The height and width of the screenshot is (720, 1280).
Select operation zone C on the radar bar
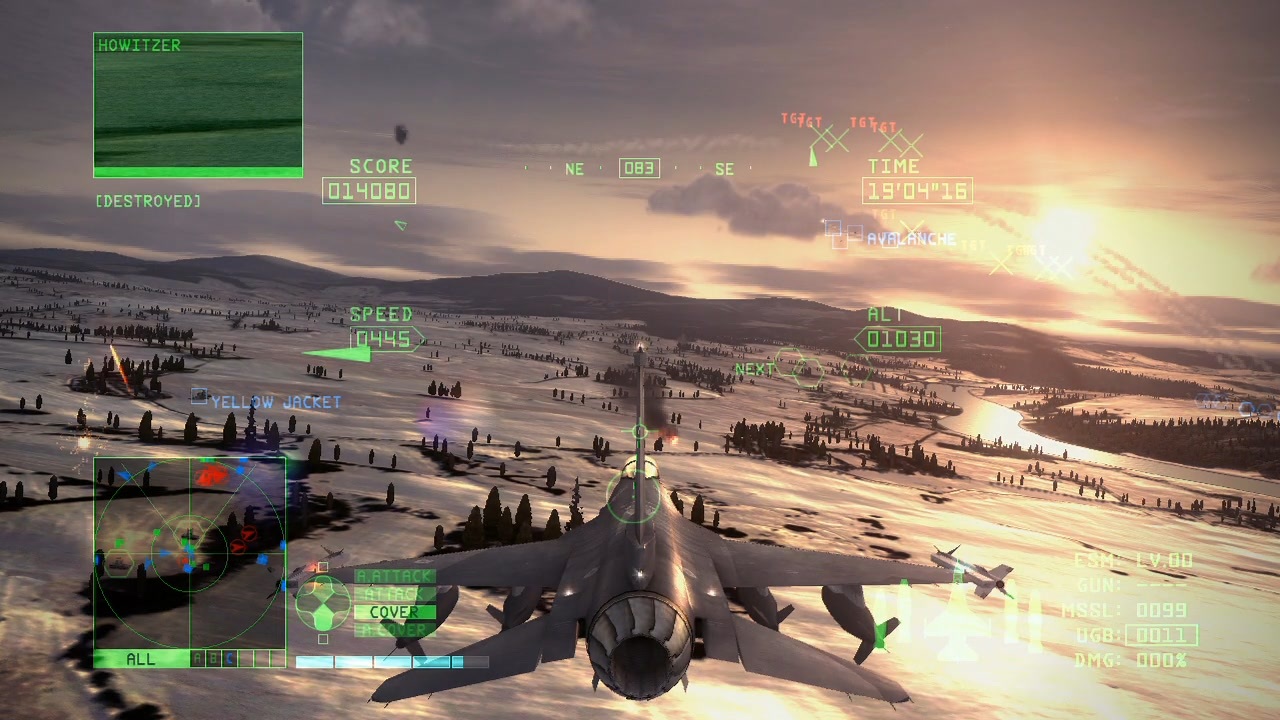pyautogui.click(x=227, y=659)
